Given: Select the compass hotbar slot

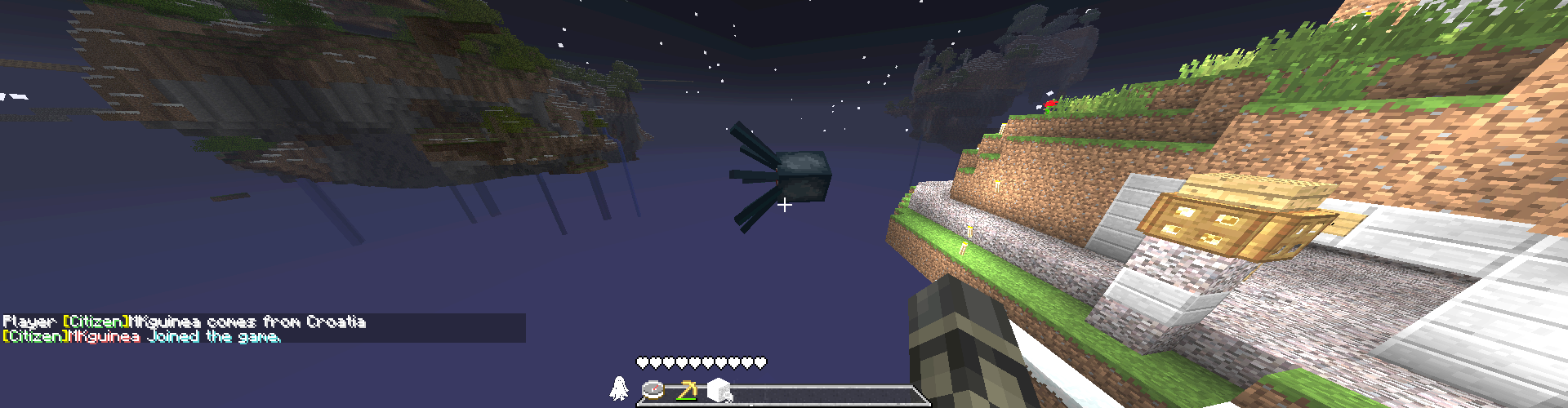Looking at the screenshot, I should (653, 391).
